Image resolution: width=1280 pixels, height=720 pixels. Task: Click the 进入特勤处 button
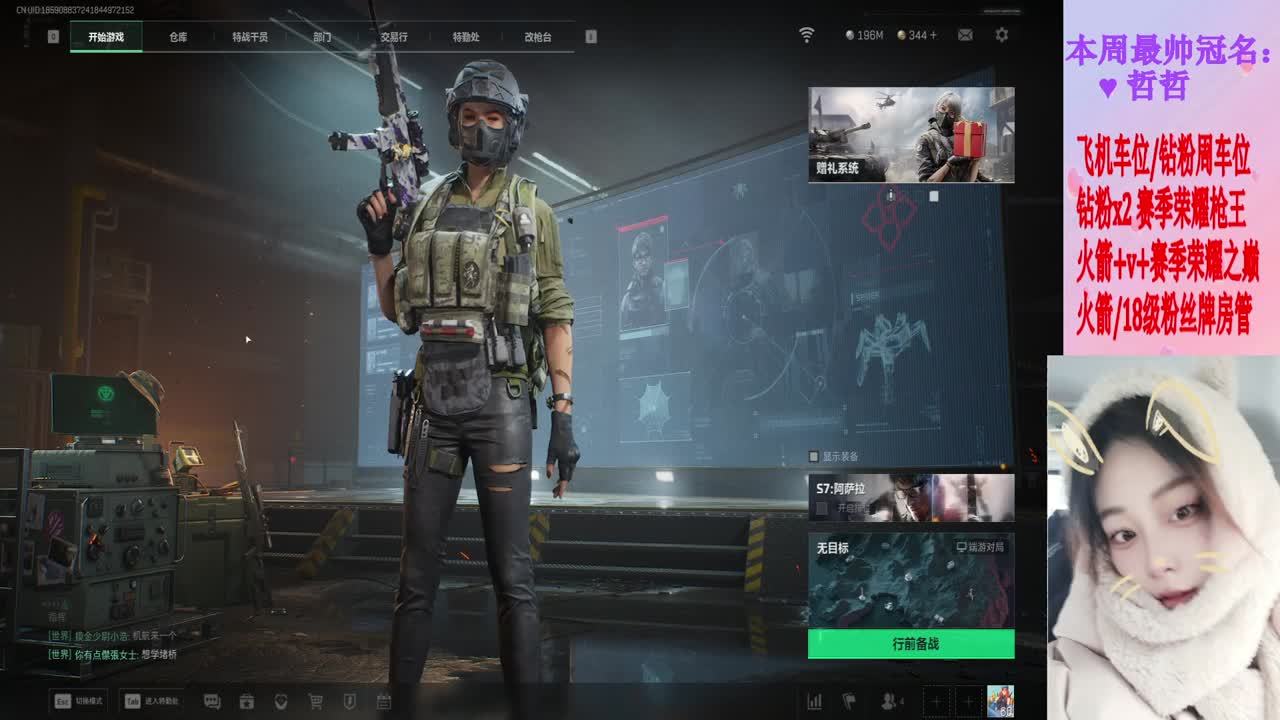(x=151, y=701)
